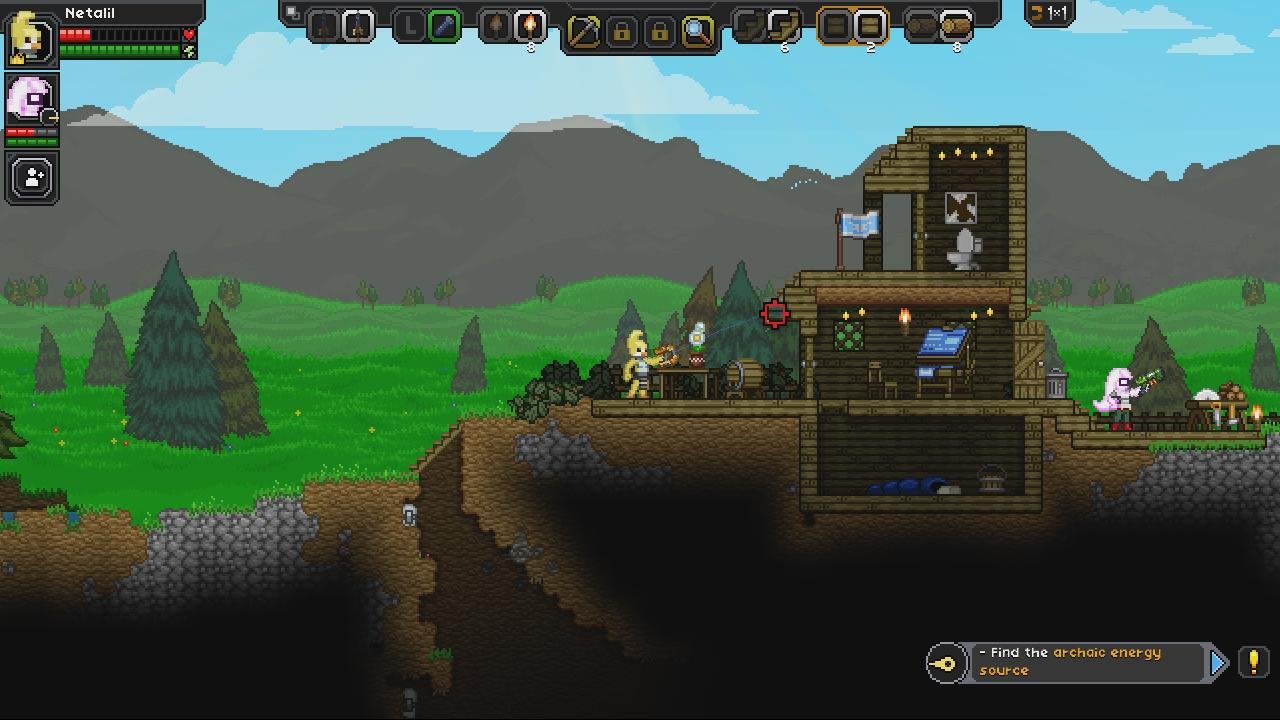Open the invite player to party button
This screenshot has height=720, width=1280.
32,178
